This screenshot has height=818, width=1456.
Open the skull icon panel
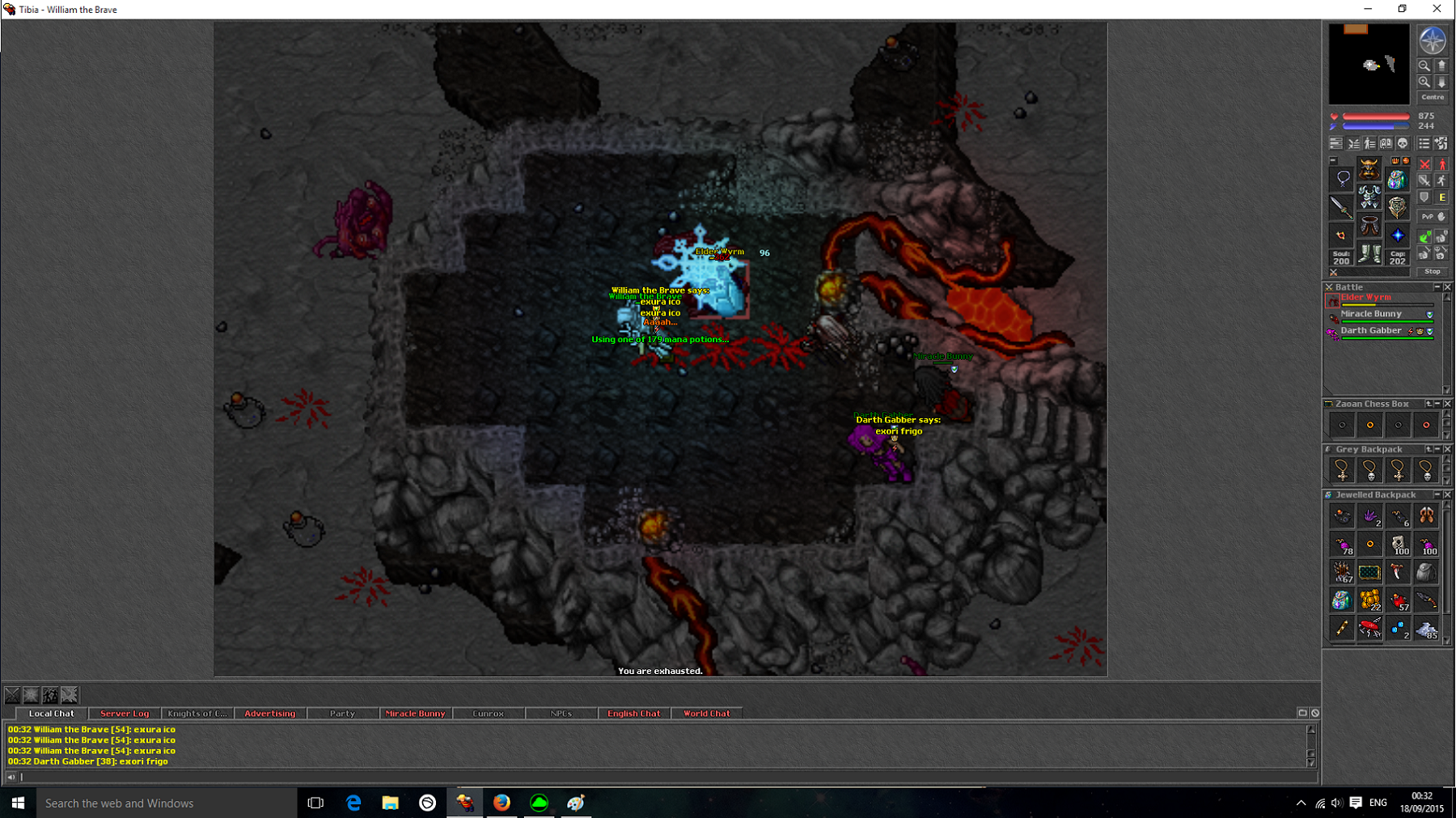(x=1403, y=143)
